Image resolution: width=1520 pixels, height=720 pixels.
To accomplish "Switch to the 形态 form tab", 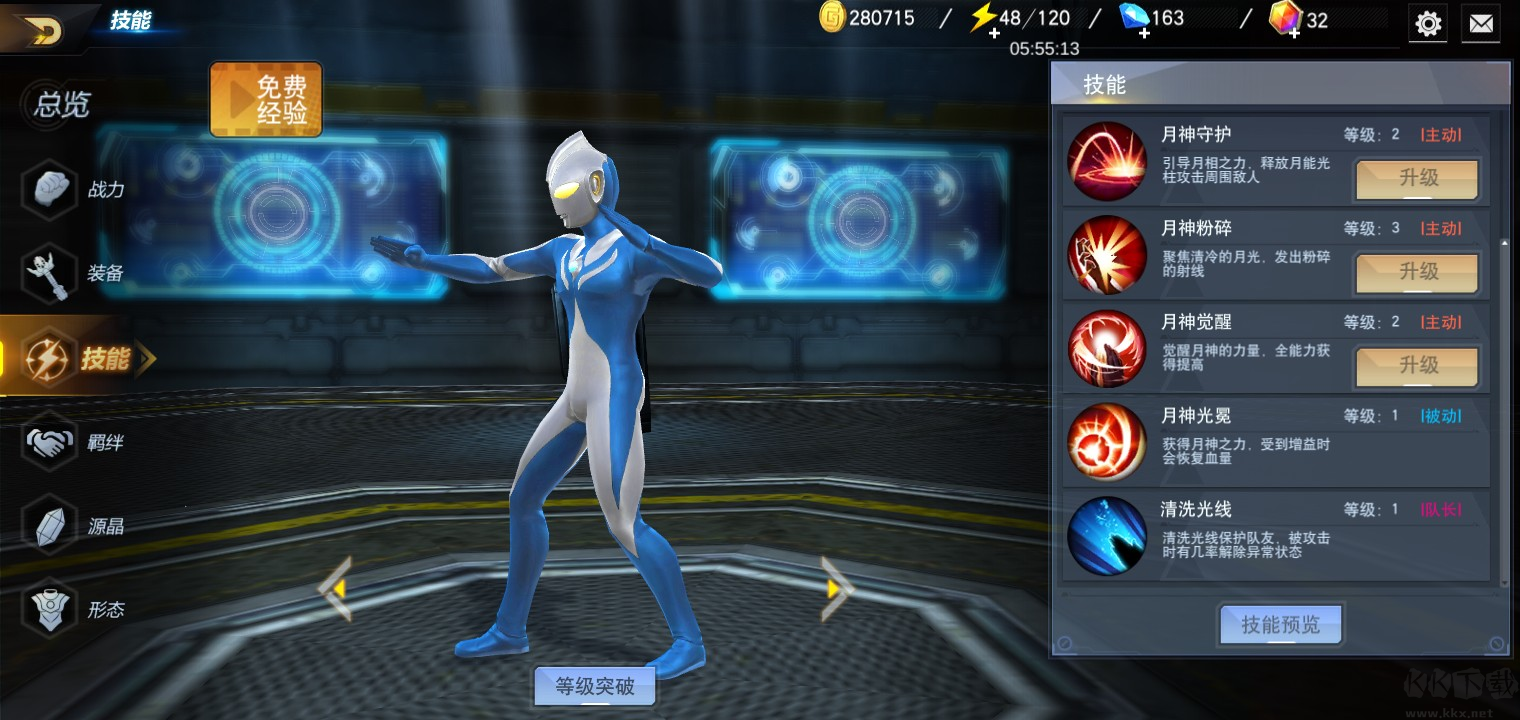I will pyautogui.click(x=62, y=609).
